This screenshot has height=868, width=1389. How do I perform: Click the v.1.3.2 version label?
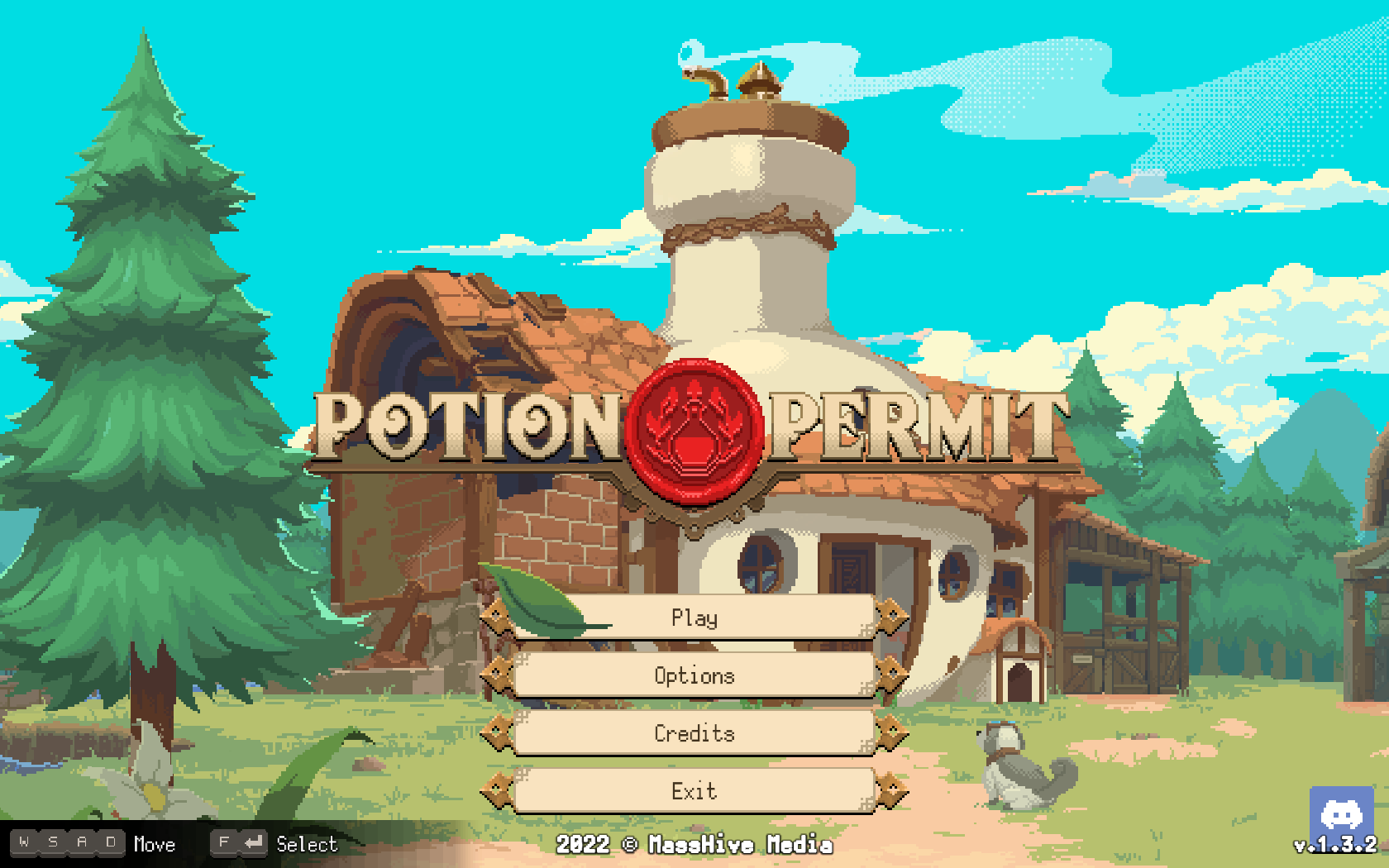[x=1333, y=846]
